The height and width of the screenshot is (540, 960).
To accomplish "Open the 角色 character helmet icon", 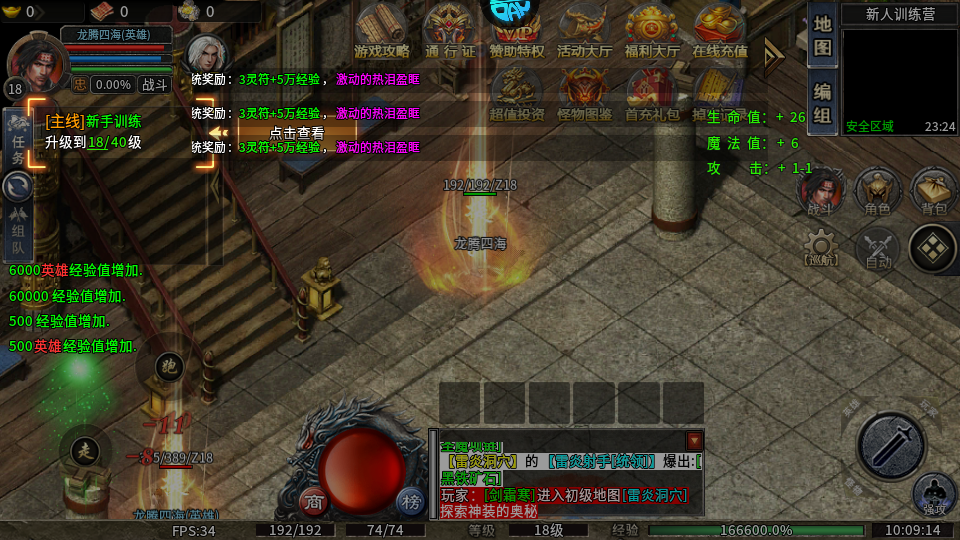I will [x=878, y=190].
